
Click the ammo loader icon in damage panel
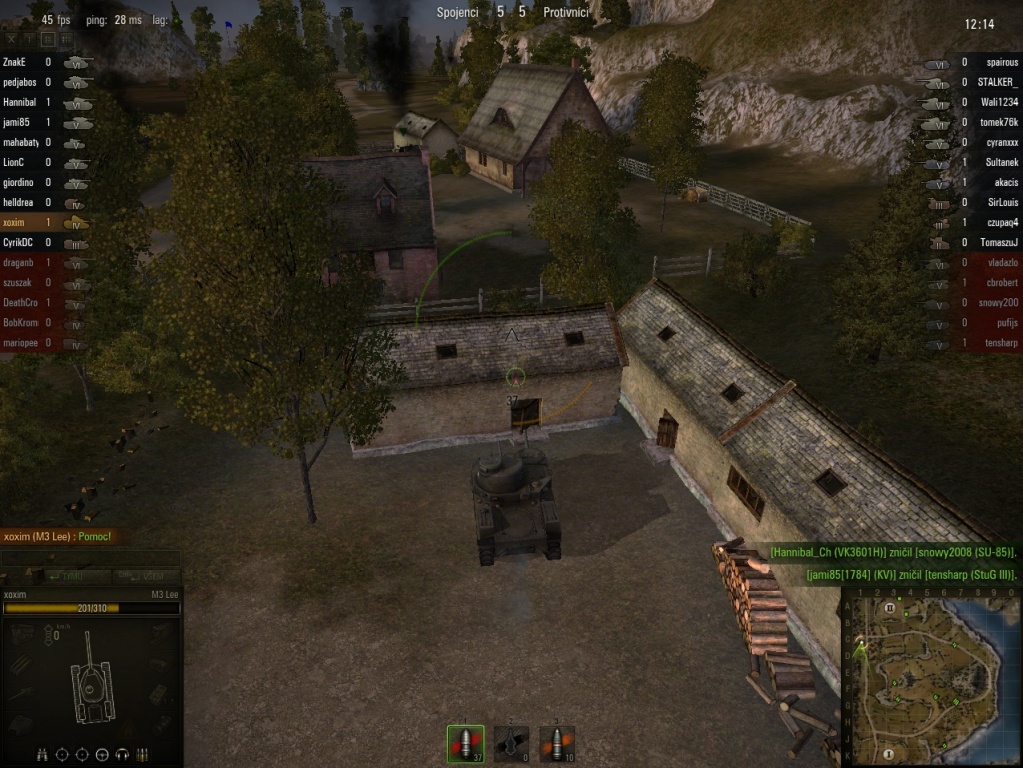point(143,753)
